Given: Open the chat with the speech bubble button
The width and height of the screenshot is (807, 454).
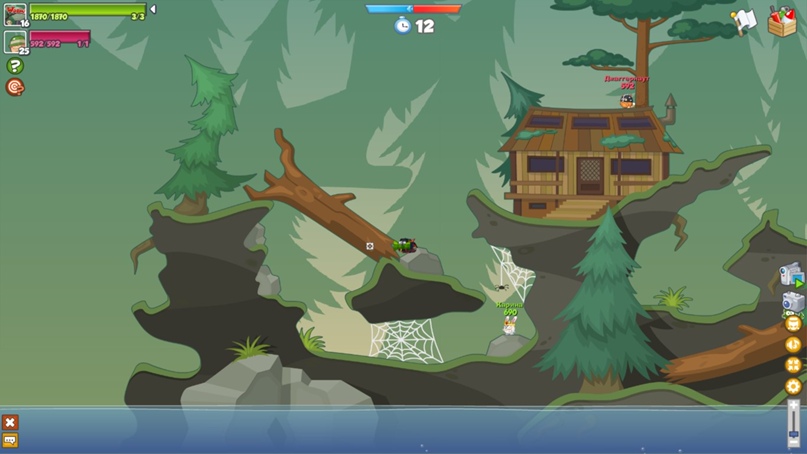Looking at the screenshot, I should click(x=10, y=440).
